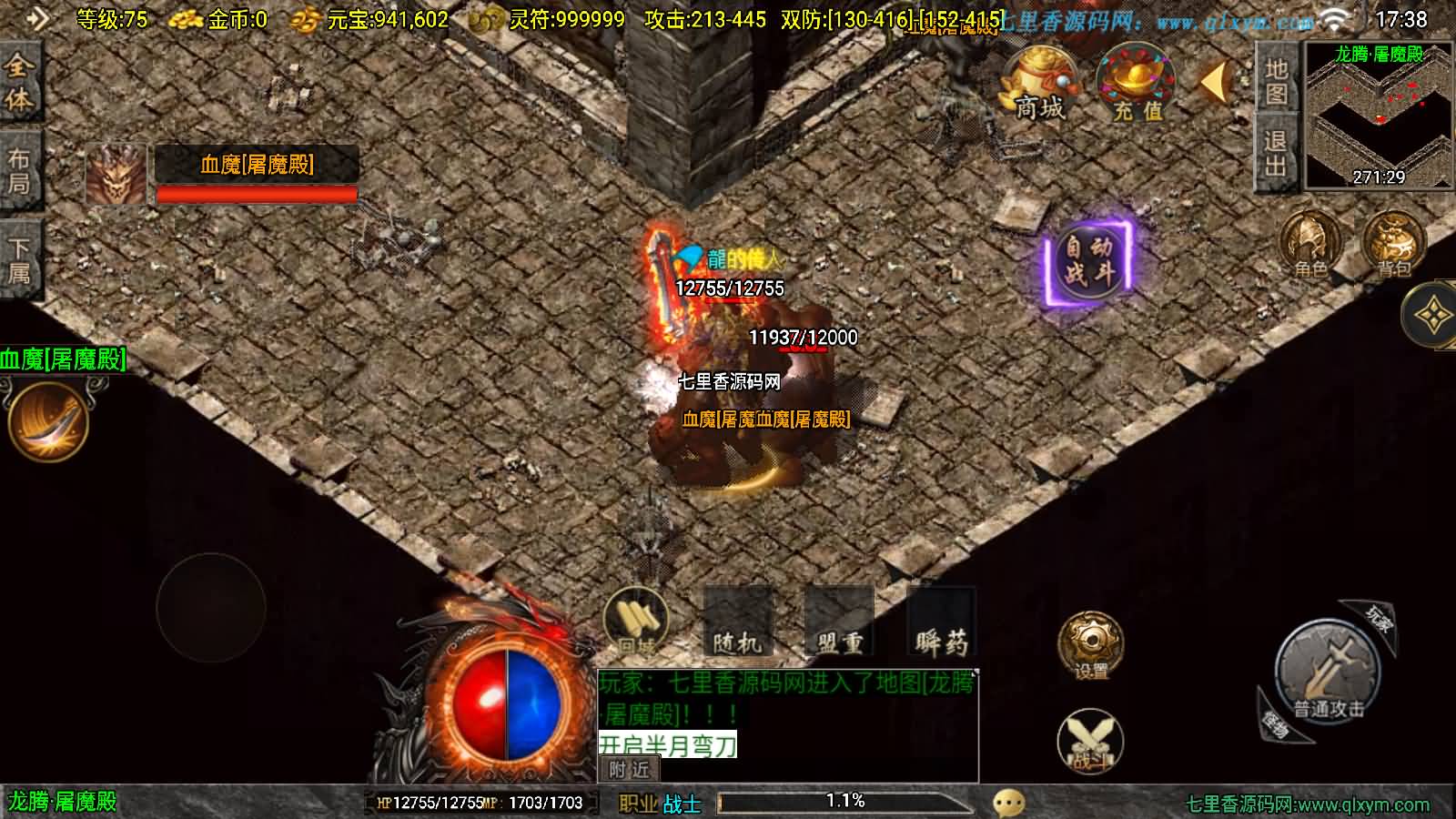Open the 背包 backpack
1456x819 pixels.
pyautogui.click(x=1388, y=241)
